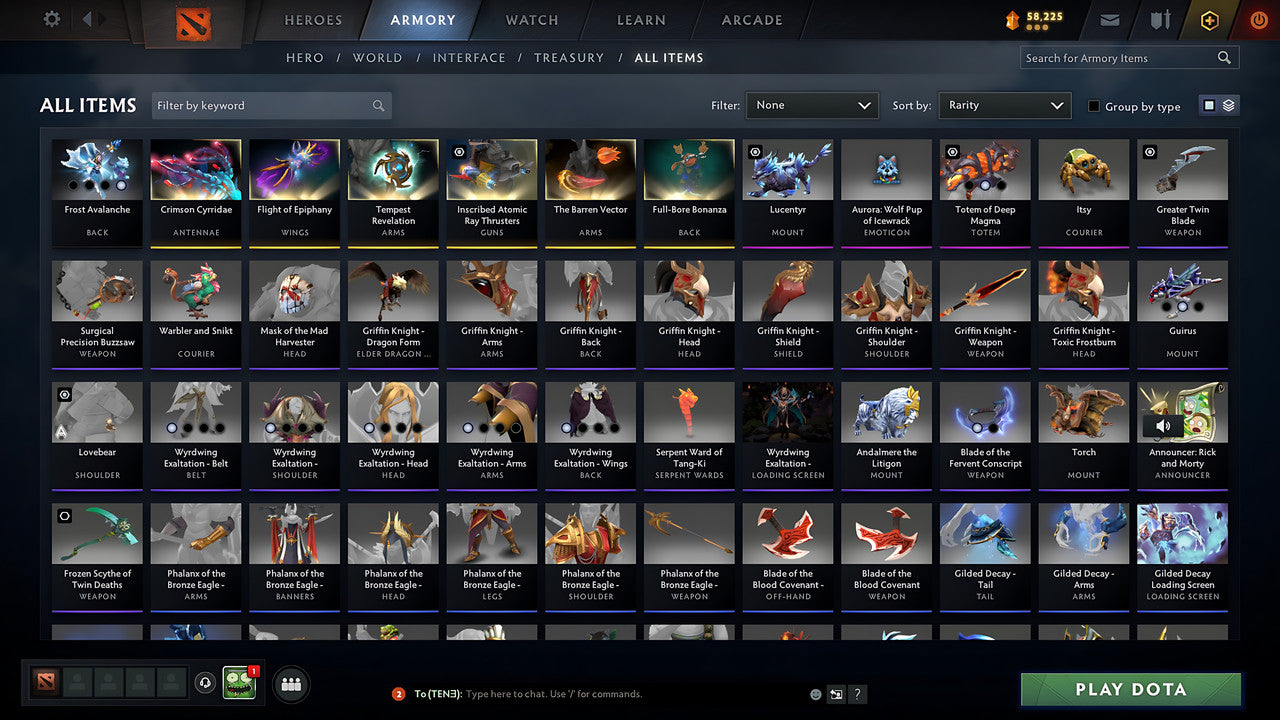Click the chat help question mark icon

tap(857, 694)
